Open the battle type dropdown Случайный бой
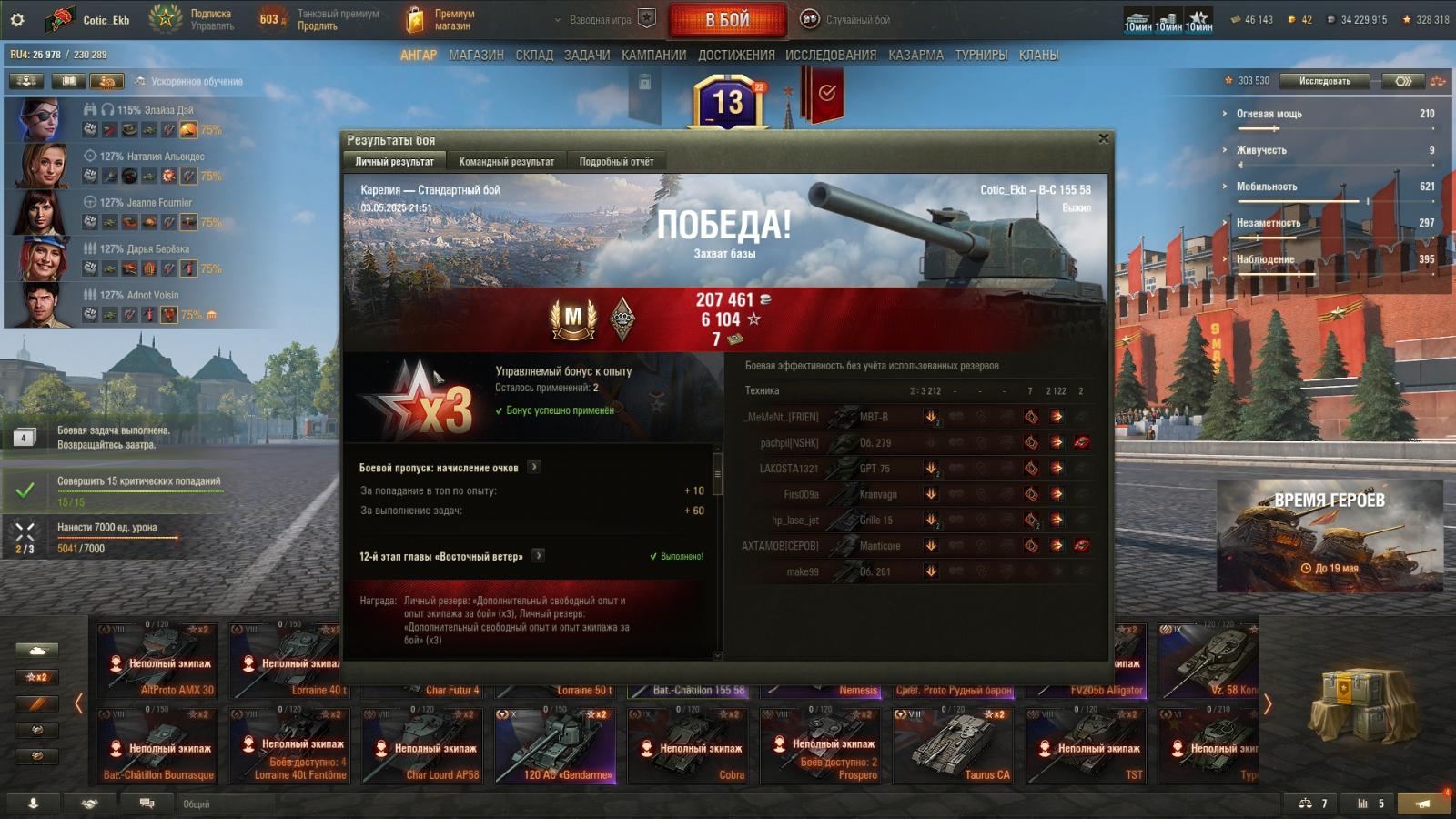 tap(846, 19)
